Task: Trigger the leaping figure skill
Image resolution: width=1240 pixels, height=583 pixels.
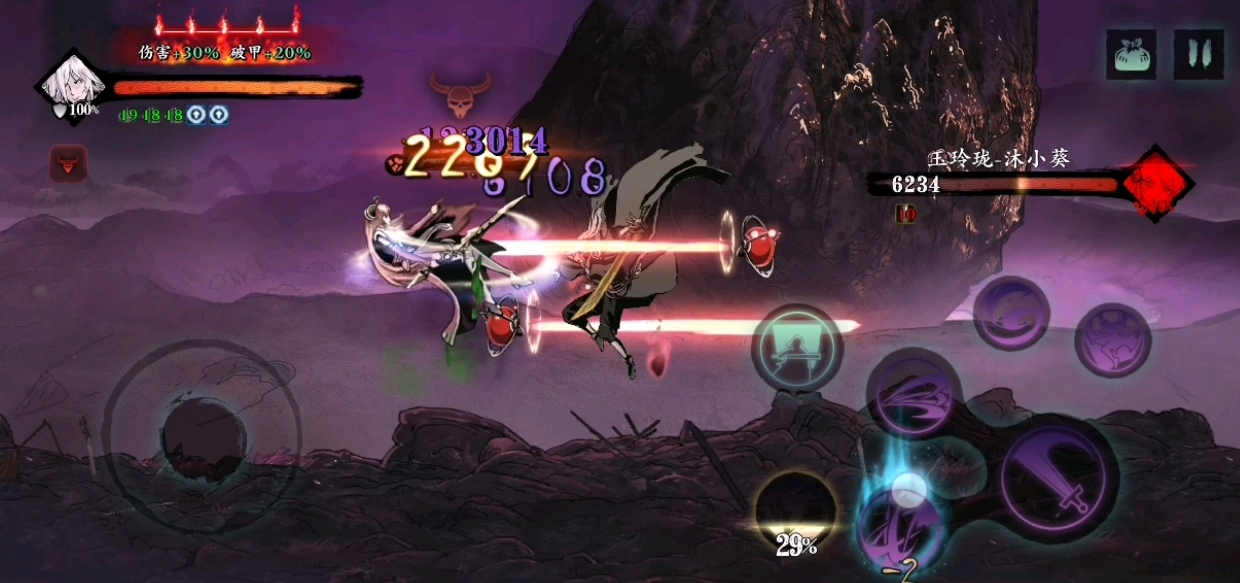Action: pos(1112,340)
